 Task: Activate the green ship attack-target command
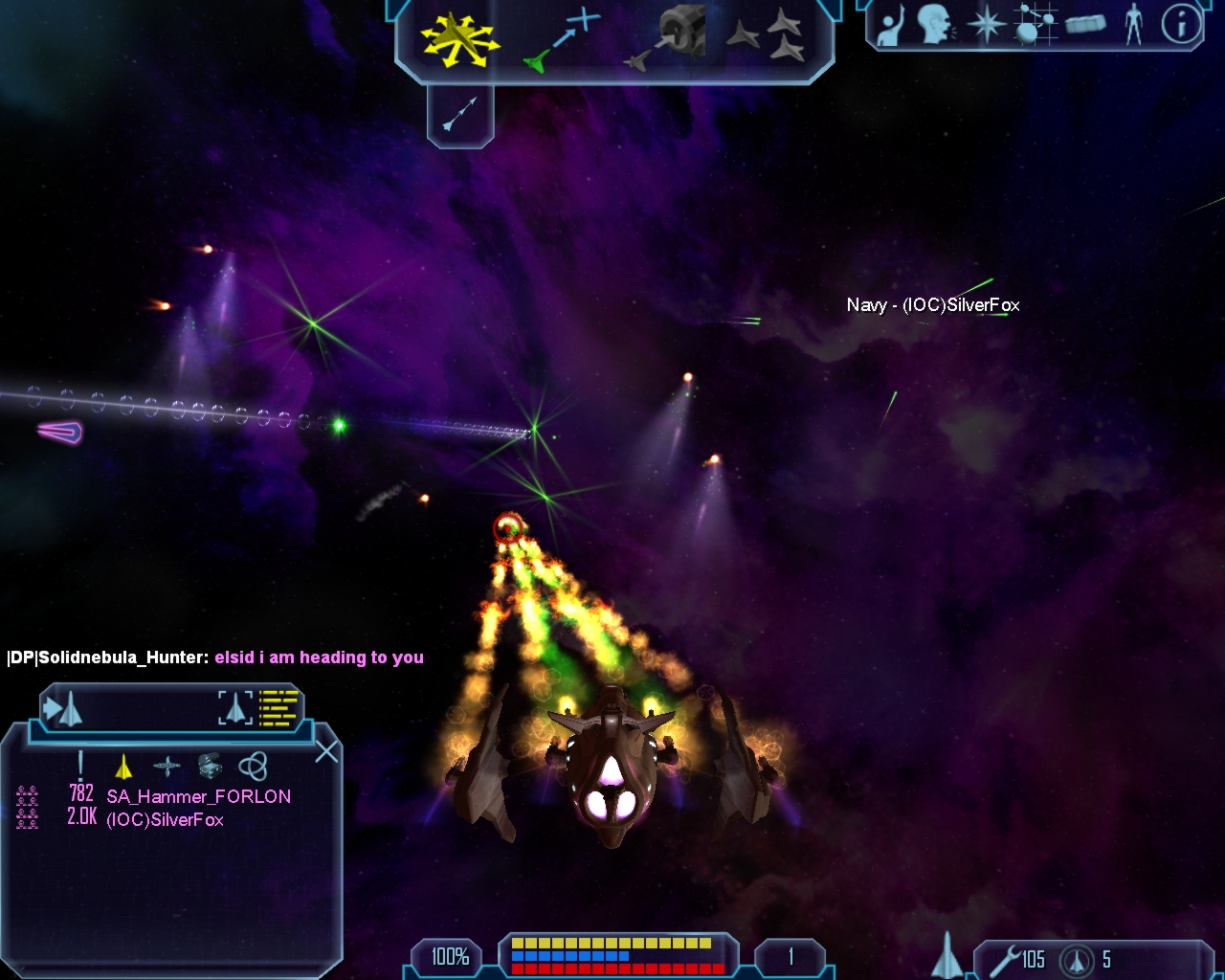pyautogui.click(x=563, y=40)
